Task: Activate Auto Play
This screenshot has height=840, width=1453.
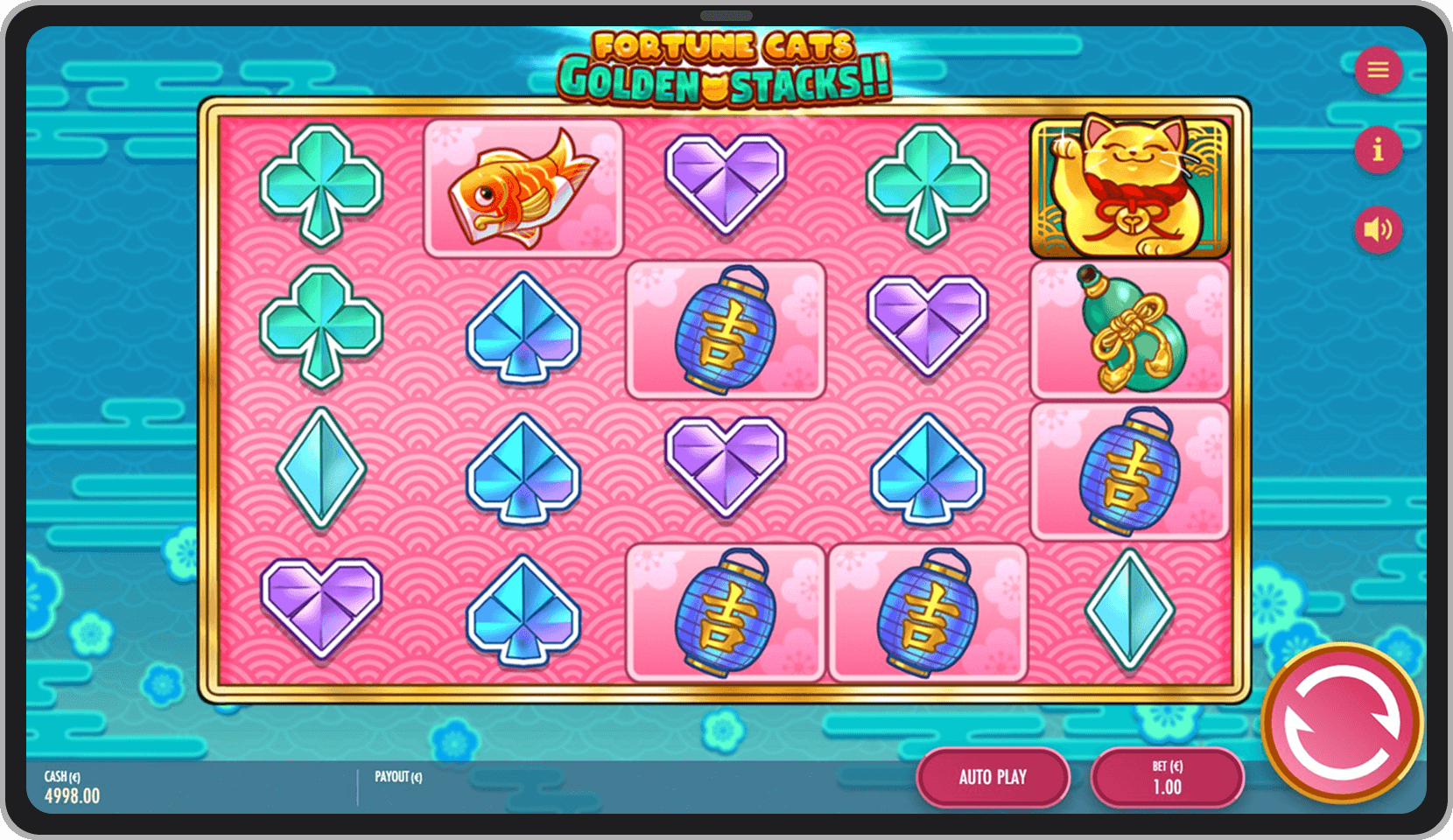Action: [992, 777]
